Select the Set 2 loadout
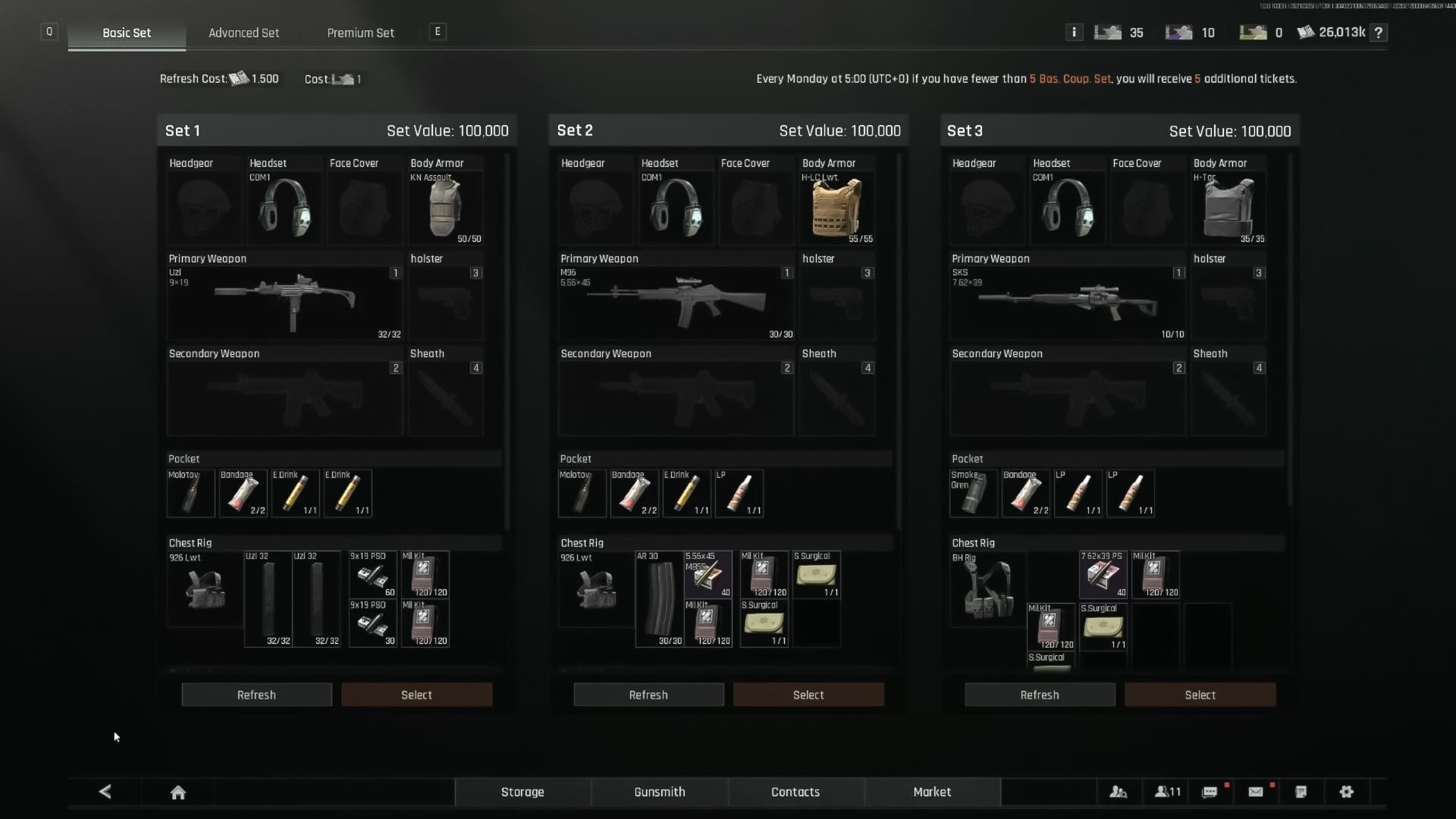 pyautogui.click(x=808, y=695)
